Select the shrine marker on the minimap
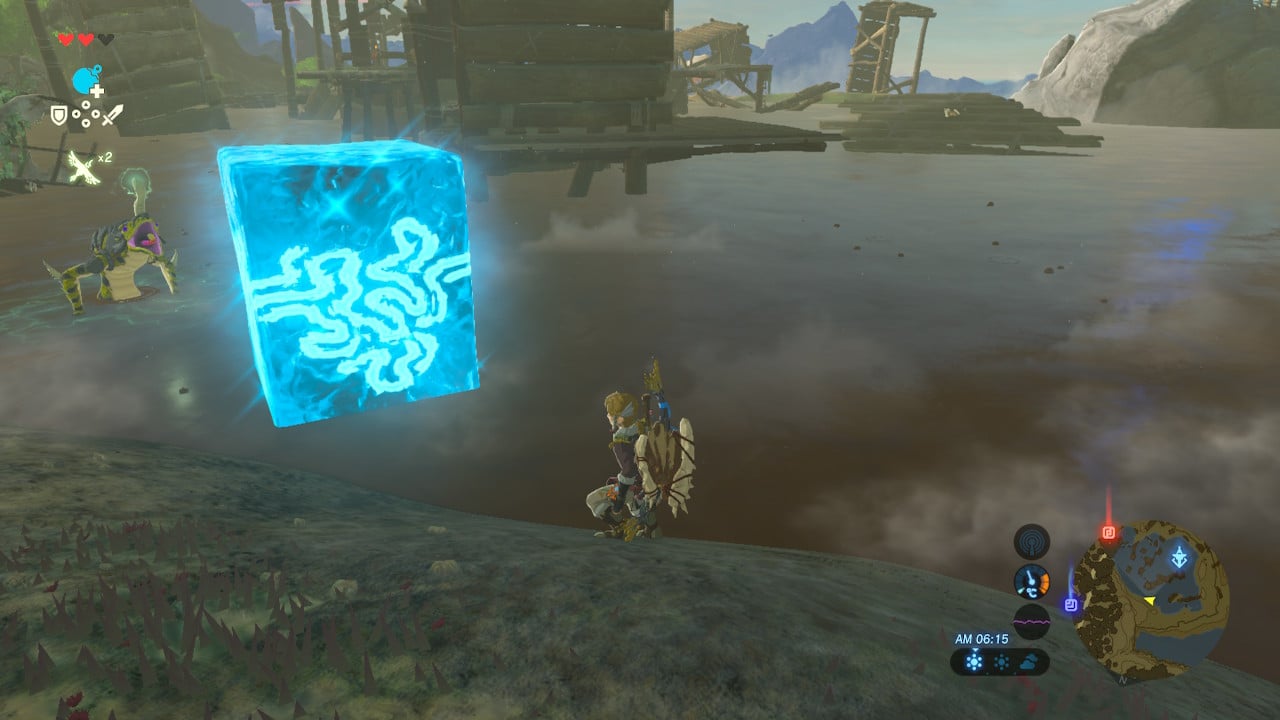This screenshot has width=1280, height=720. 1180,557
